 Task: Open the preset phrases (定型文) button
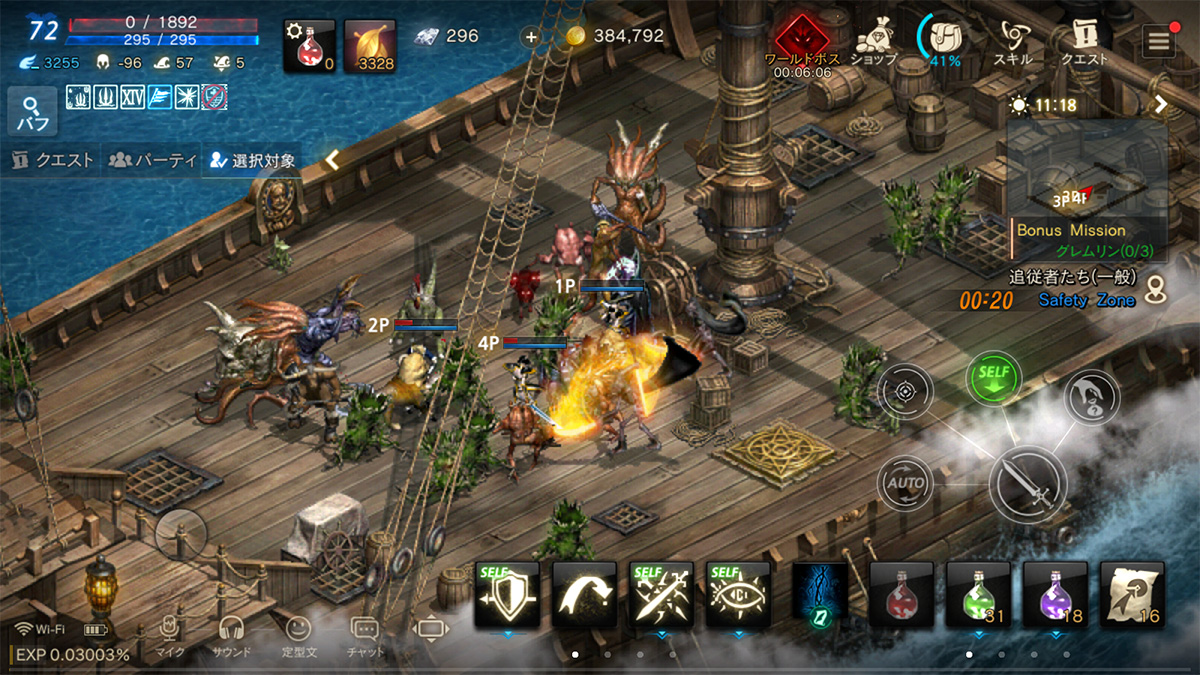click(x=298, y=635)
